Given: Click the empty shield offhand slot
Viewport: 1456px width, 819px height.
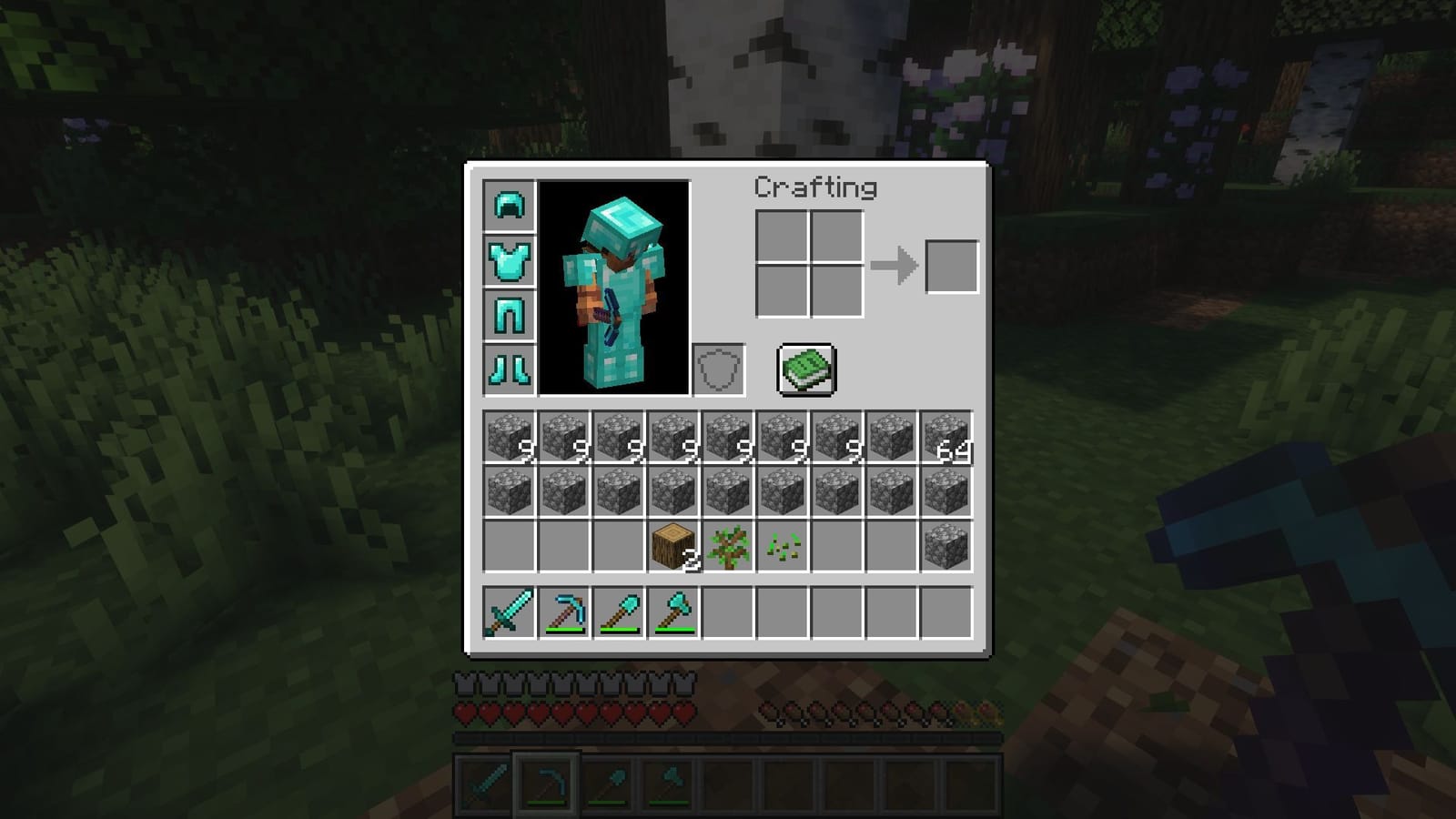Looking at the screenshot, I should click(717, 369).
